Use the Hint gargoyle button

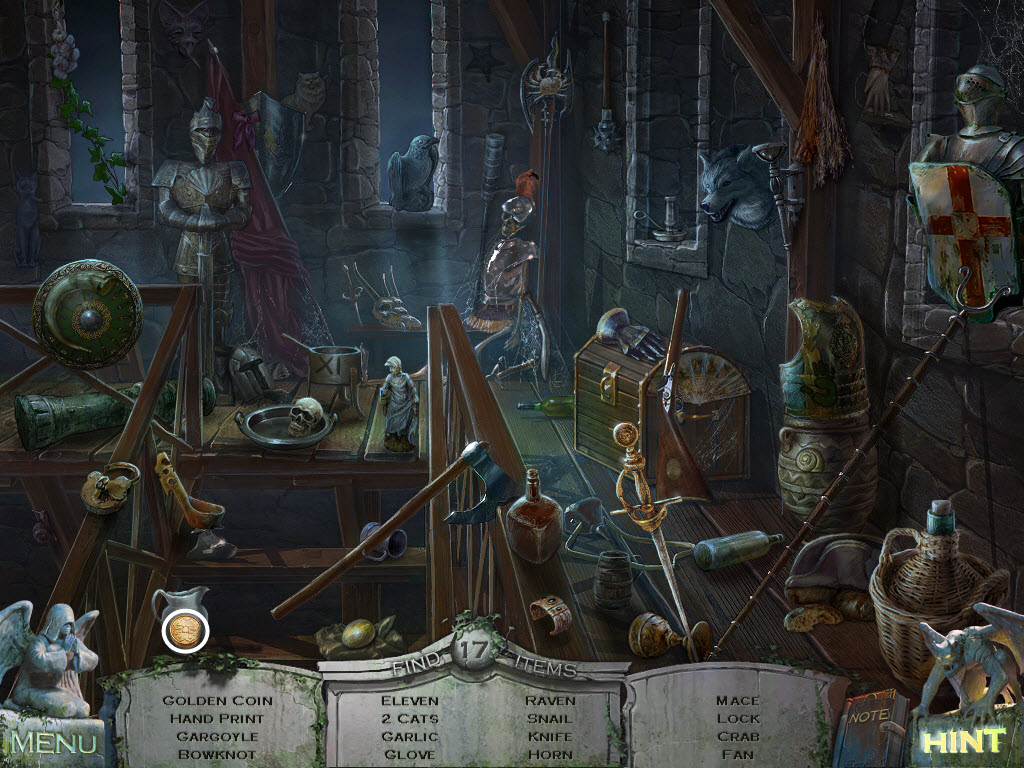[962, 741]
